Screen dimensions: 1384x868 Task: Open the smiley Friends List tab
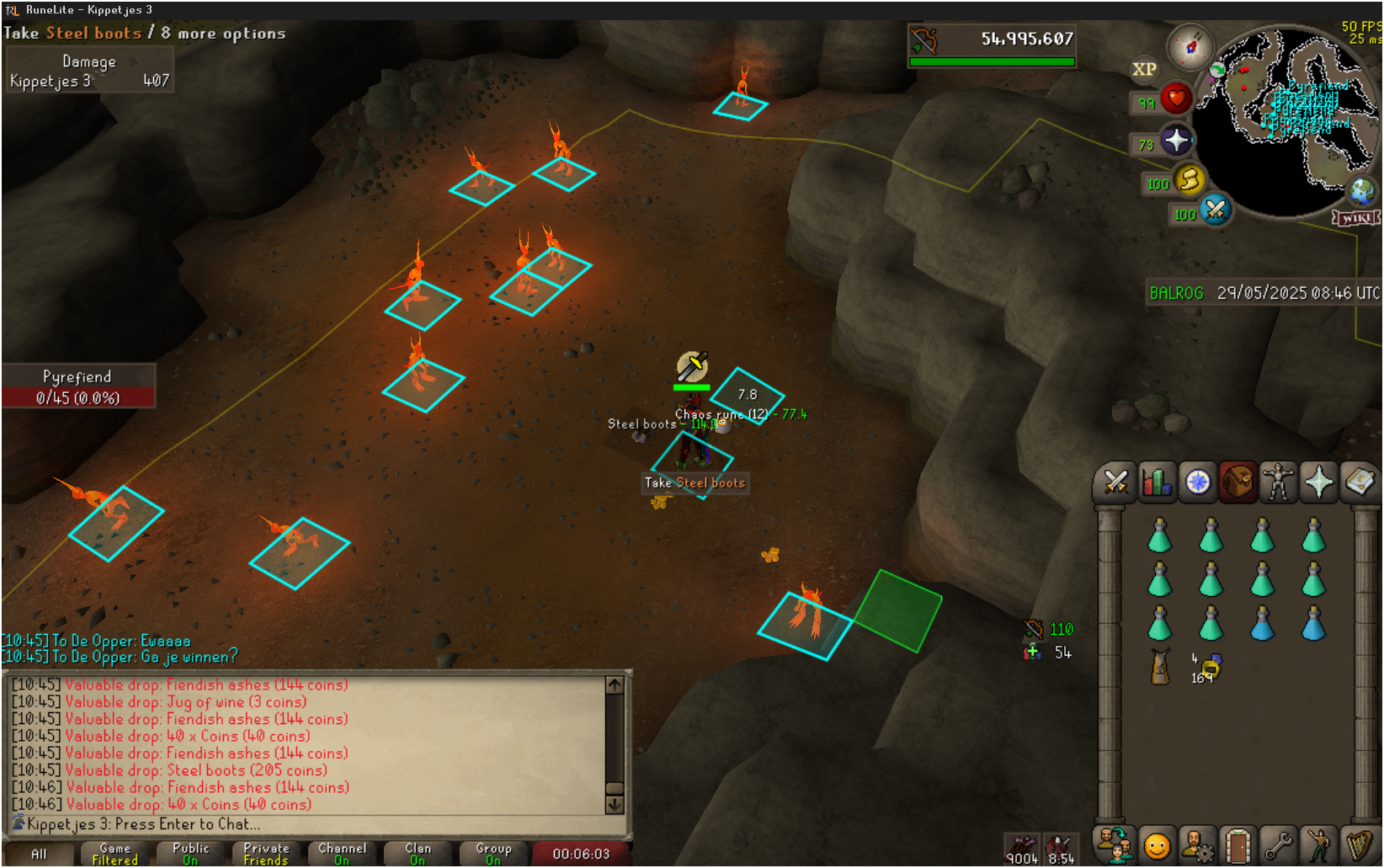[x=1157, y=844]
